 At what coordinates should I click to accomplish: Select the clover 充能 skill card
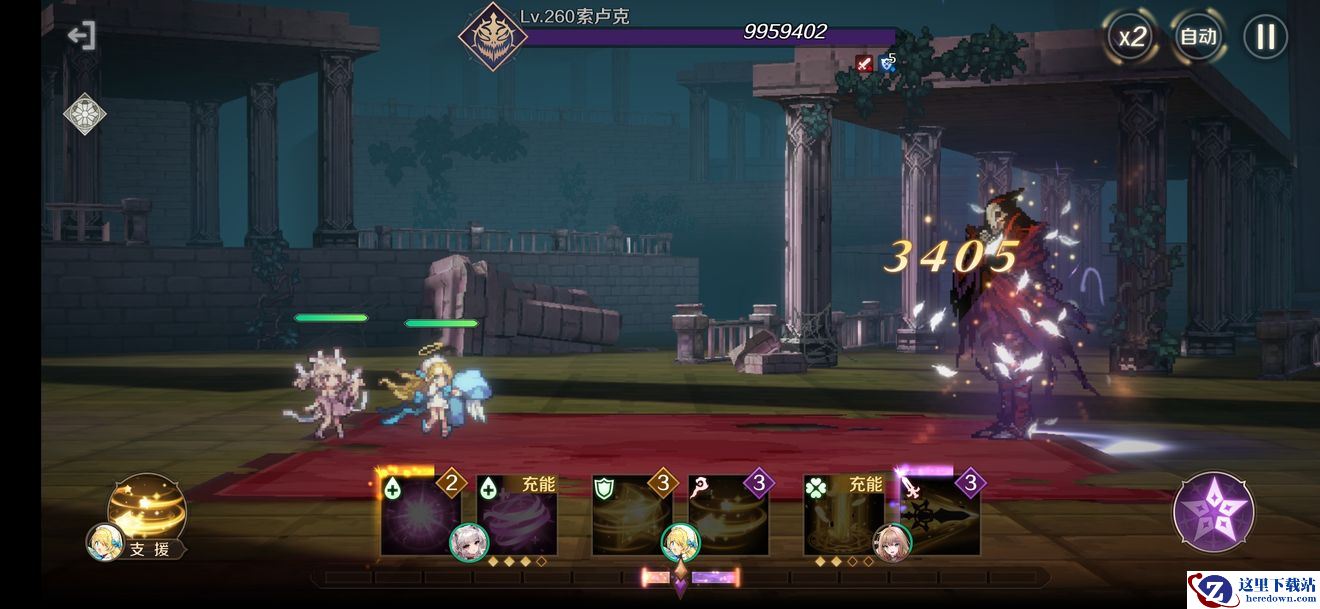tap(843, 517)
